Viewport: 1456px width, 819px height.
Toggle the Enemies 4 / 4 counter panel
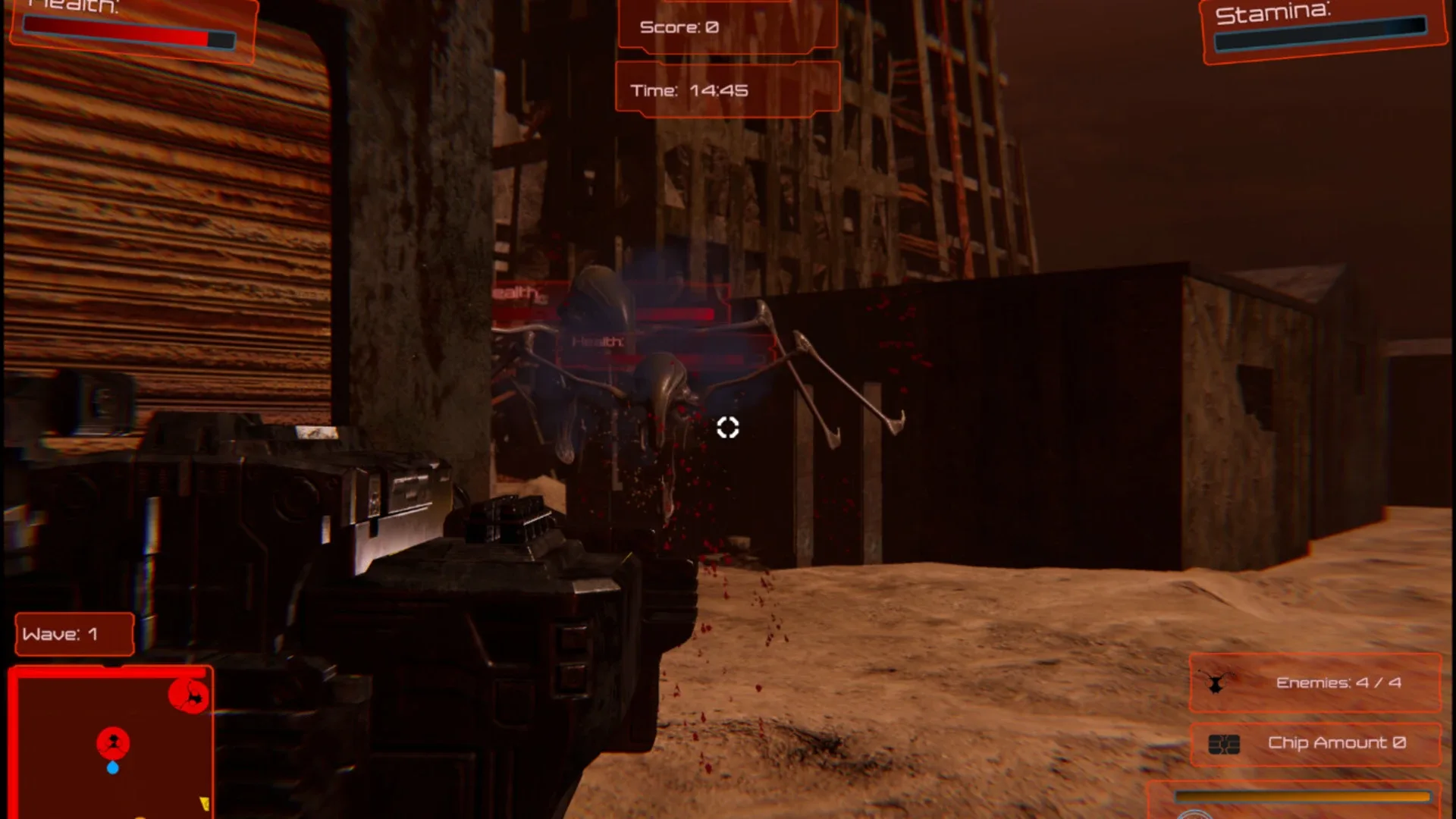1314,682
